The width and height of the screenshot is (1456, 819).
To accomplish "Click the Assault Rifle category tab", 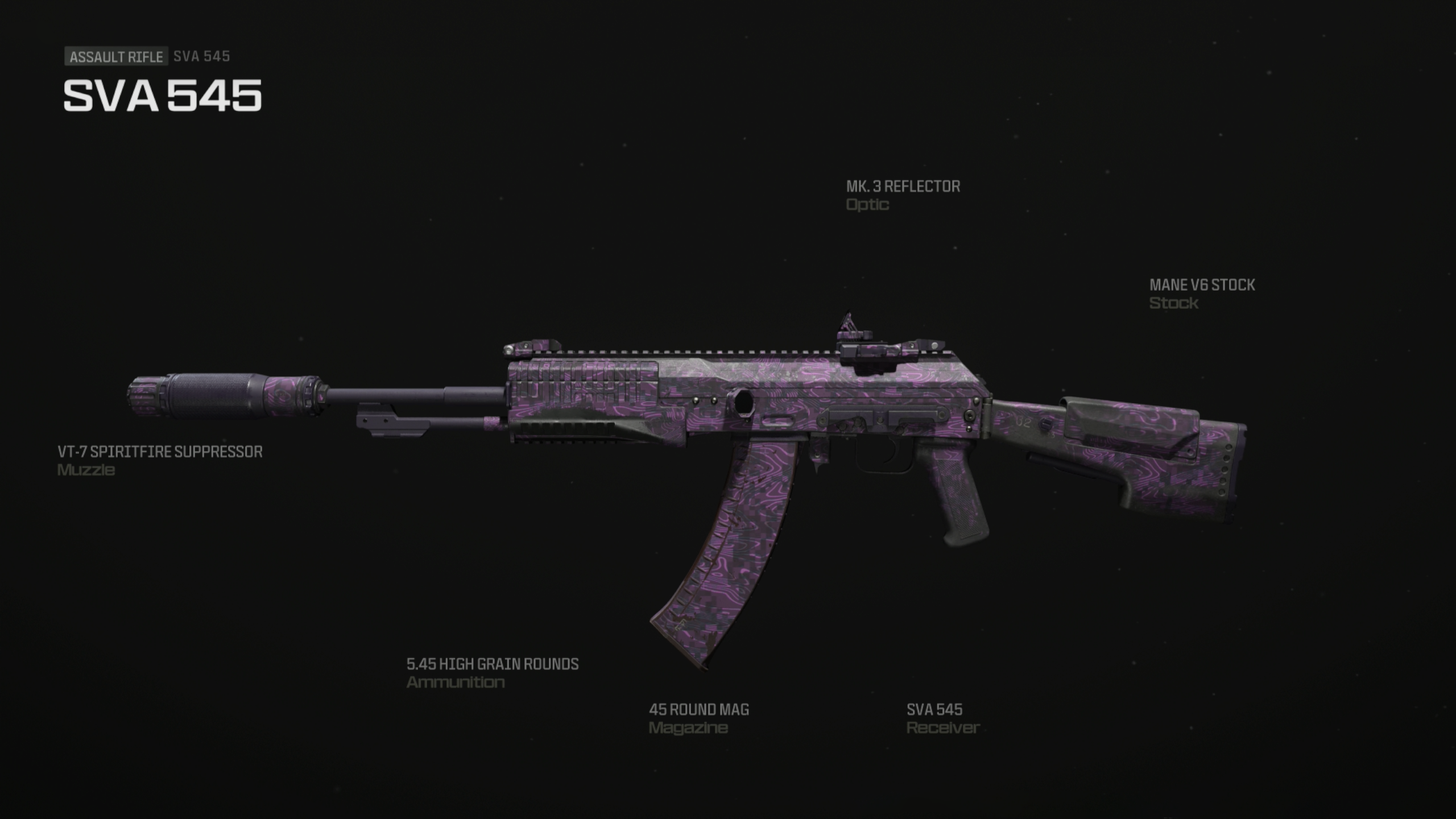I will click(x=115, y=56).
